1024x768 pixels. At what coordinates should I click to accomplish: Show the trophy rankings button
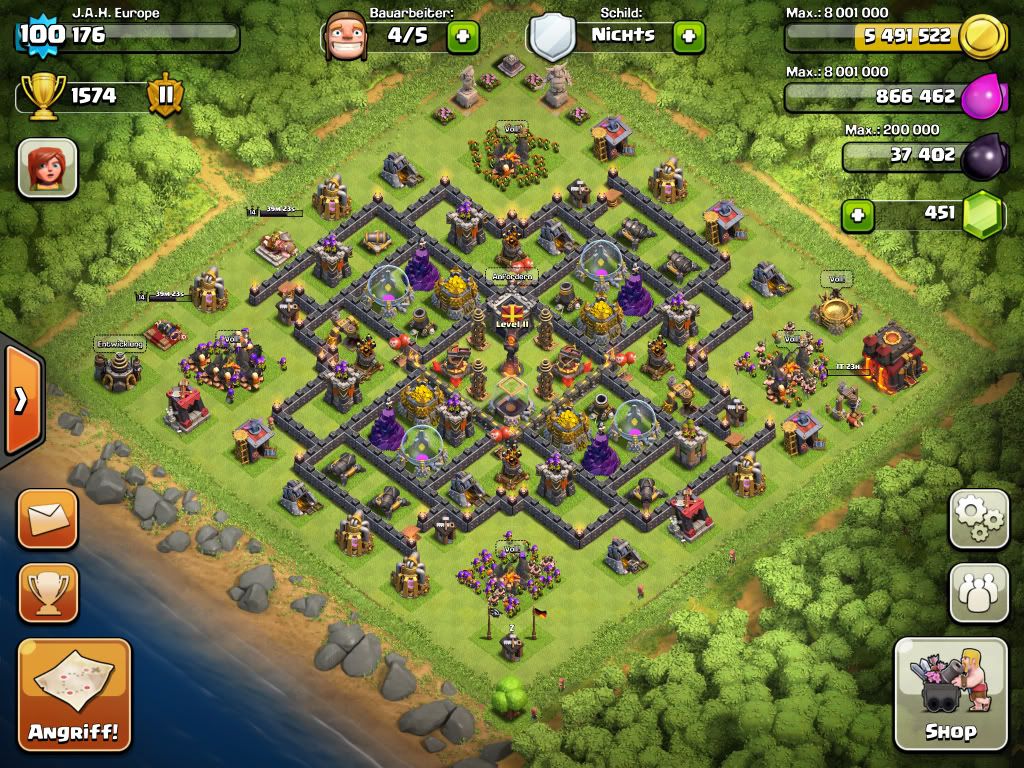click(x=47, y=592)
